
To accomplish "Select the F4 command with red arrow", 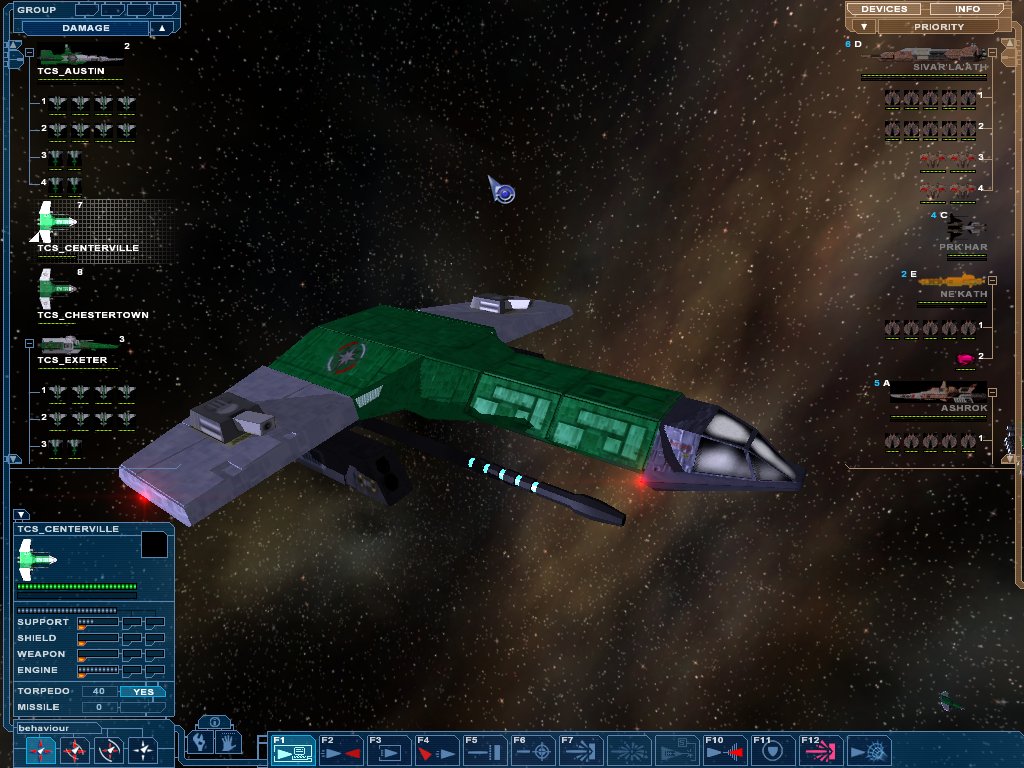I will 436,750.
